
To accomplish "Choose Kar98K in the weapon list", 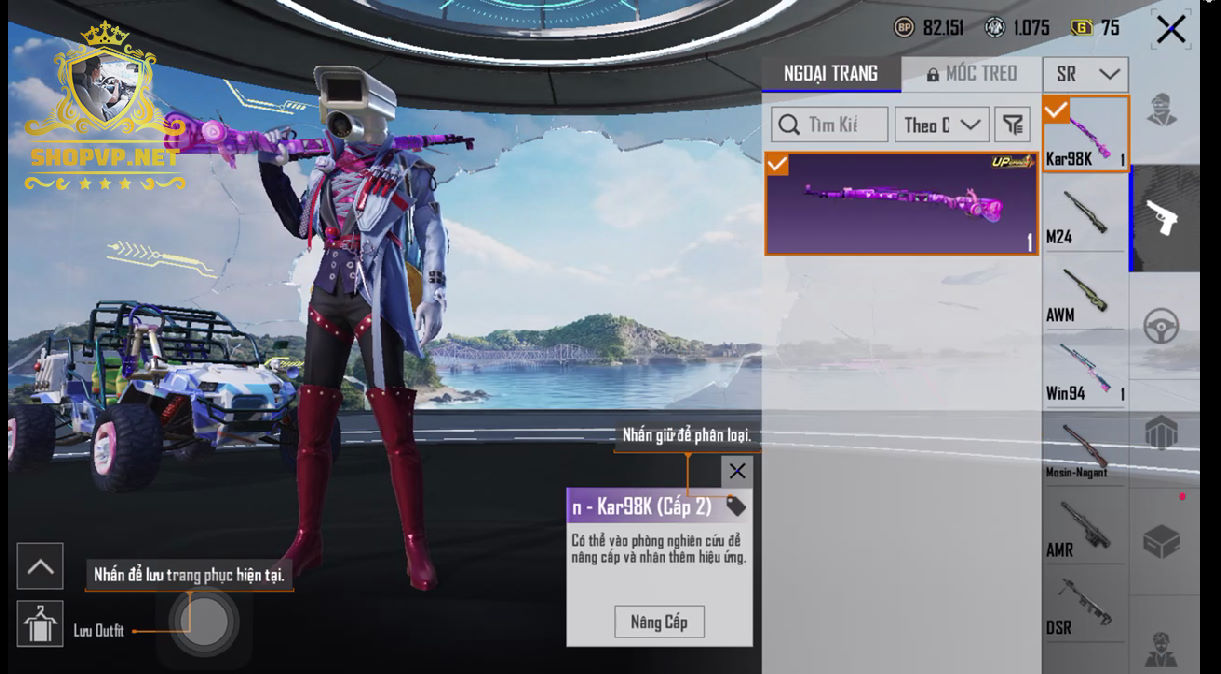I will pos(1085,134).
